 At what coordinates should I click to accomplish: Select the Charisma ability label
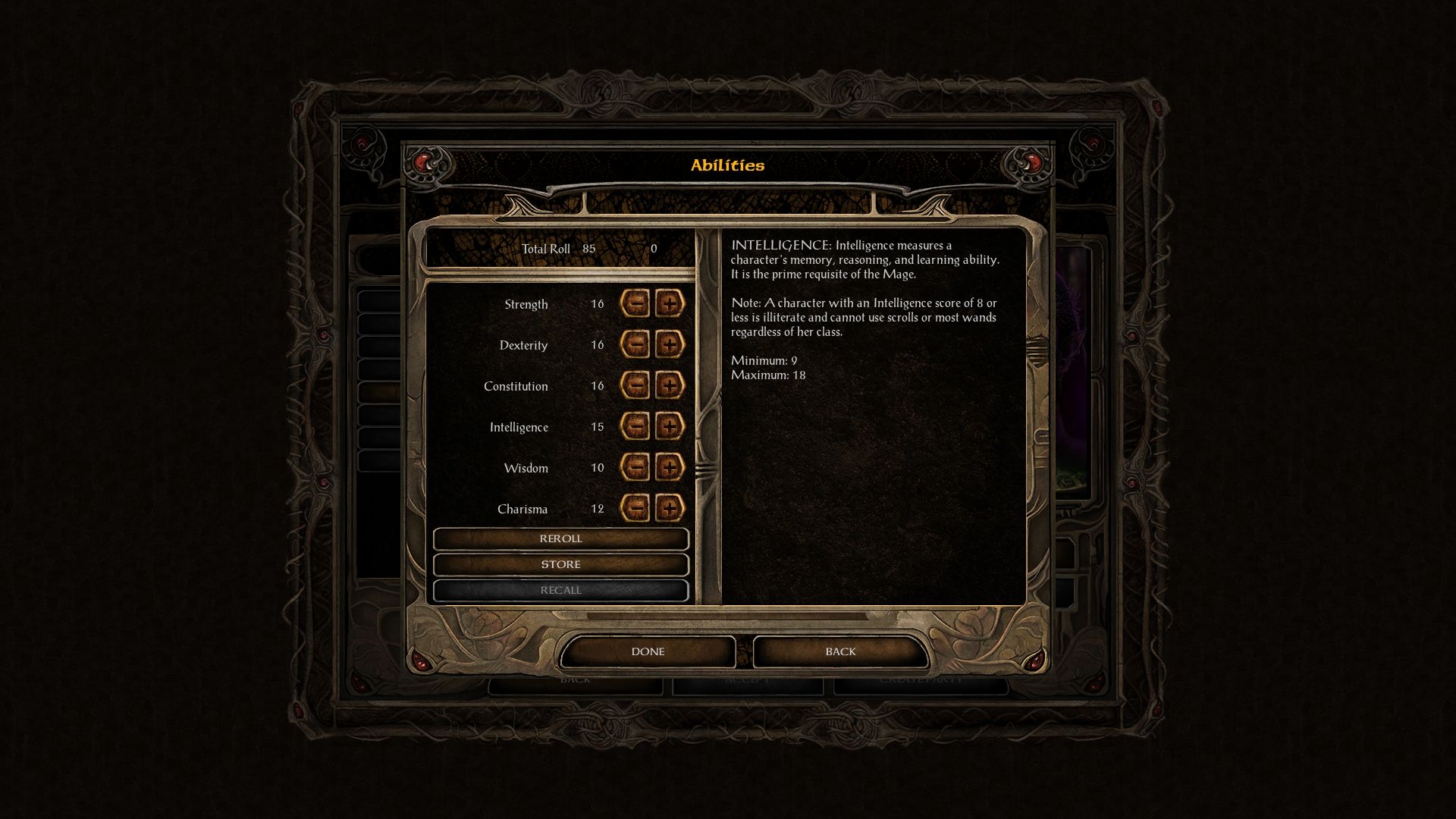click(522, 510)
